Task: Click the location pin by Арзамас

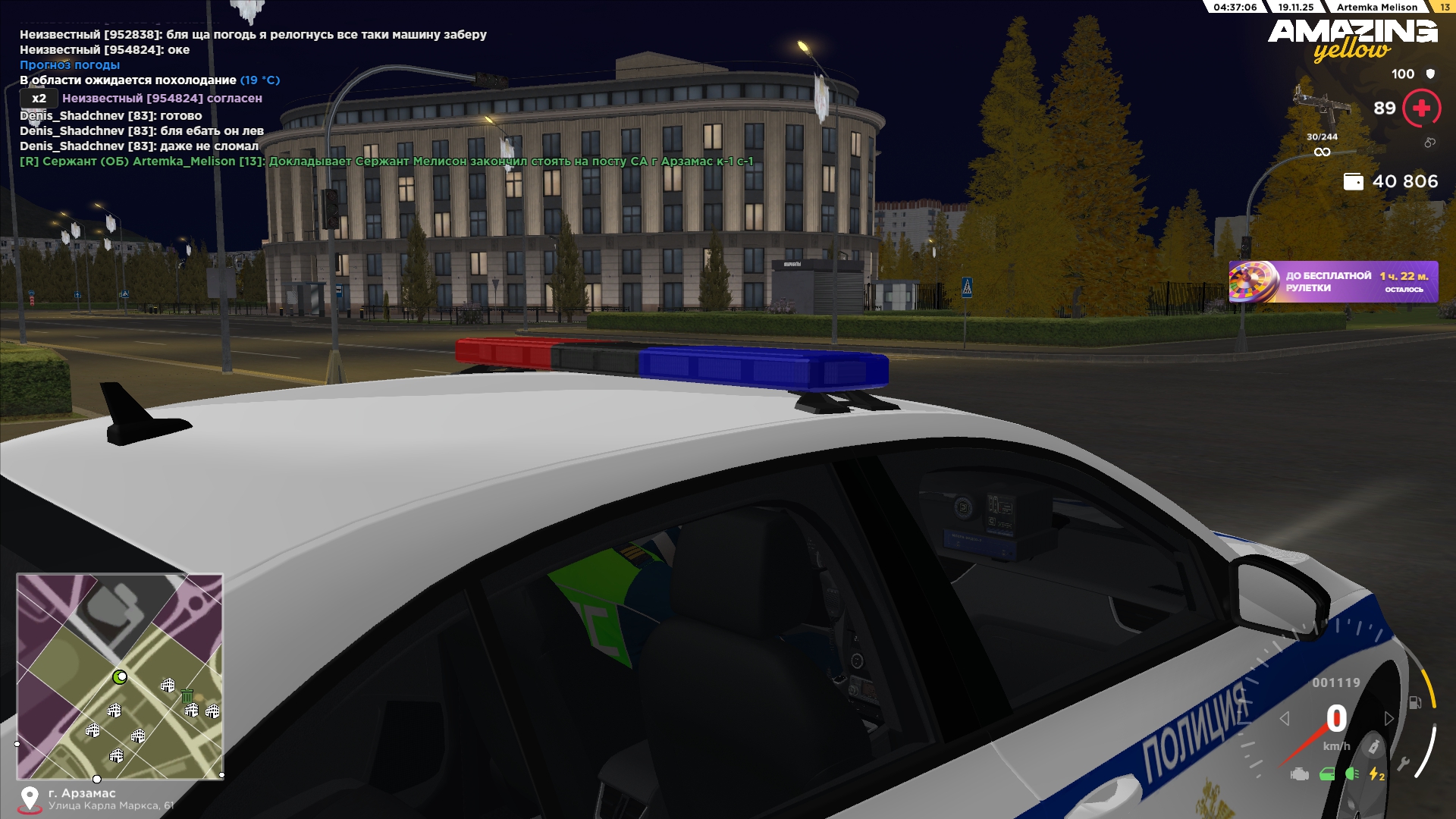Action: point(30,799)
